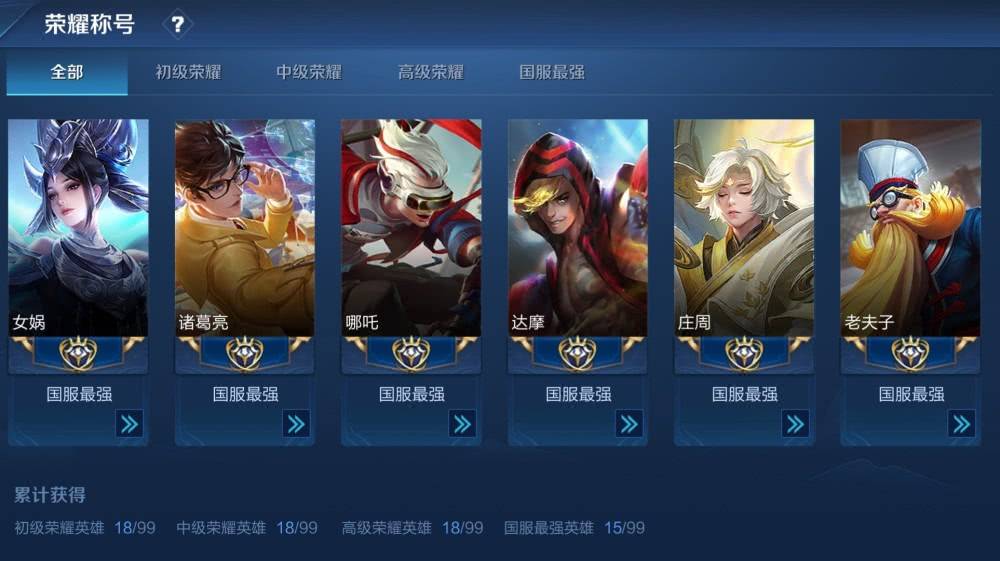1000x561 pixels.
Task: Switch to the 初级荣耀 tab
Action: click(x=188, y=72)
